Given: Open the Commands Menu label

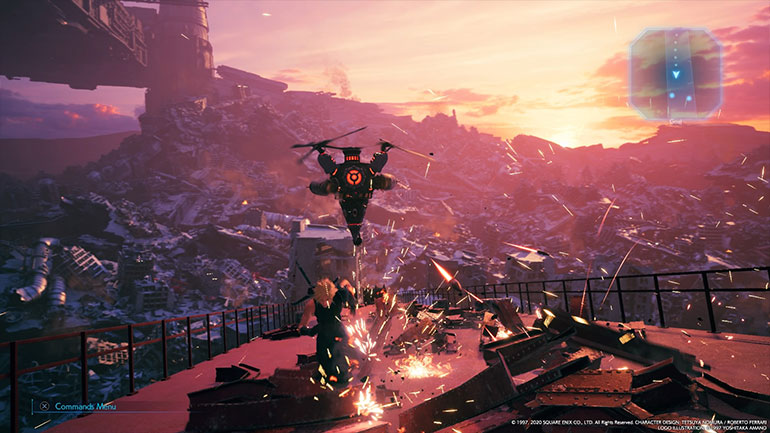Looking at the screenshot, I should coord(84,406).
